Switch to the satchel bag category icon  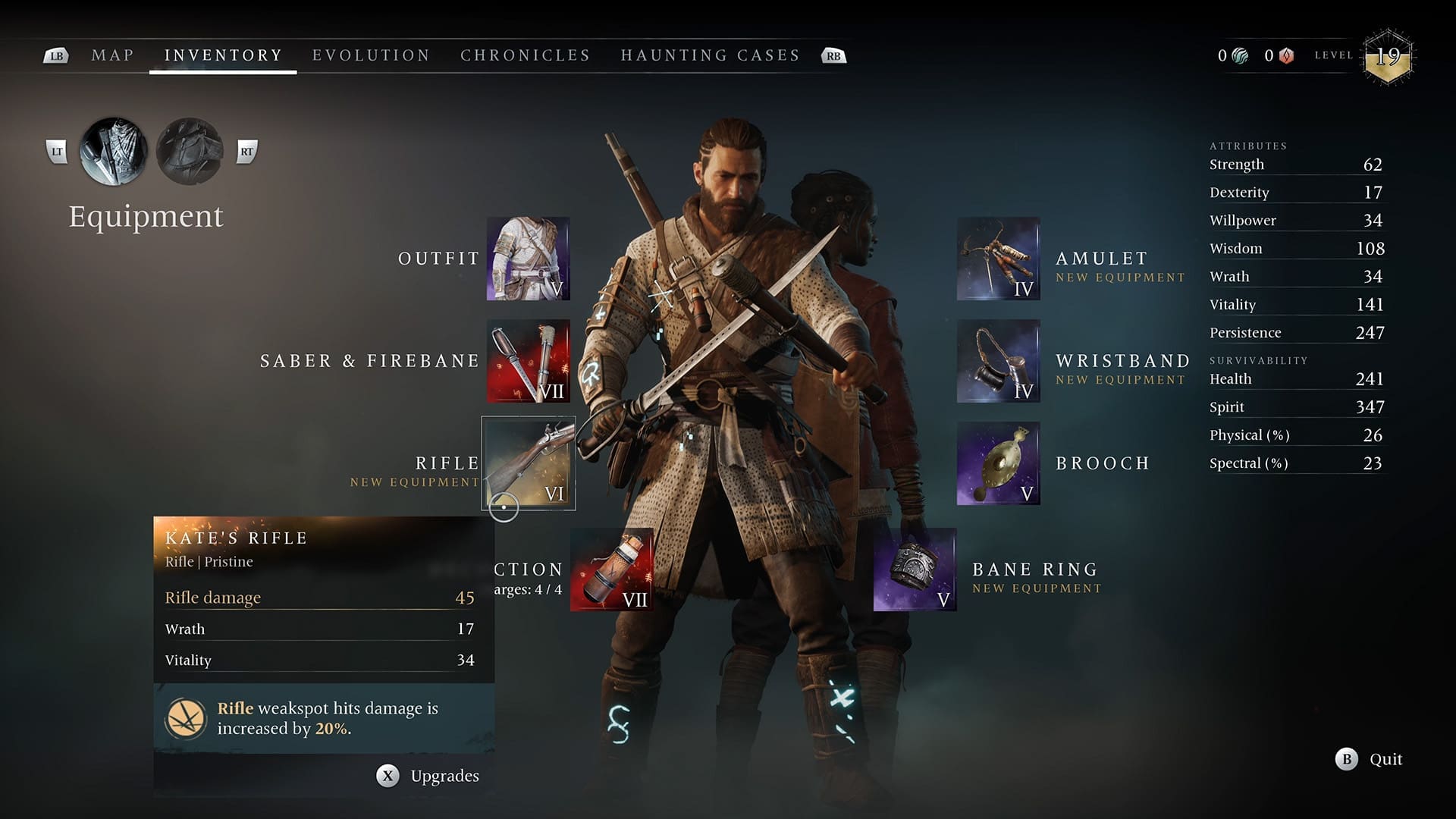tap(190, 152)
